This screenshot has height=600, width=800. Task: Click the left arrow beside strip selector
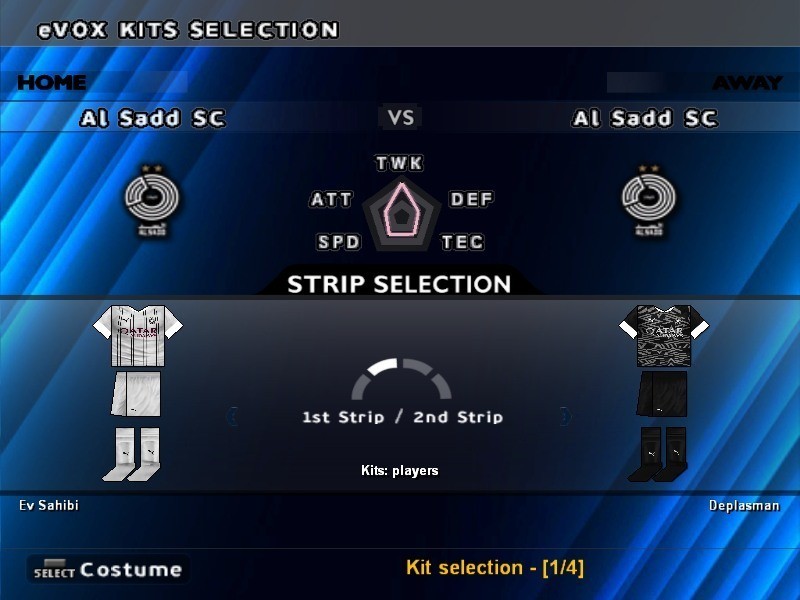tap(234, 416)
